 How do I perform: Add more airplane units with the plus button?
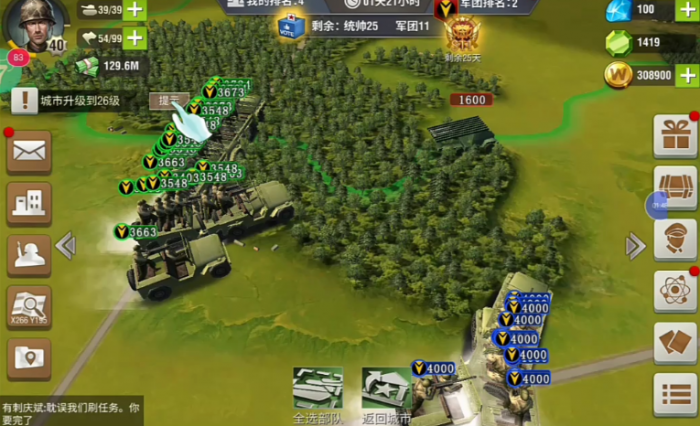point(134,38)
